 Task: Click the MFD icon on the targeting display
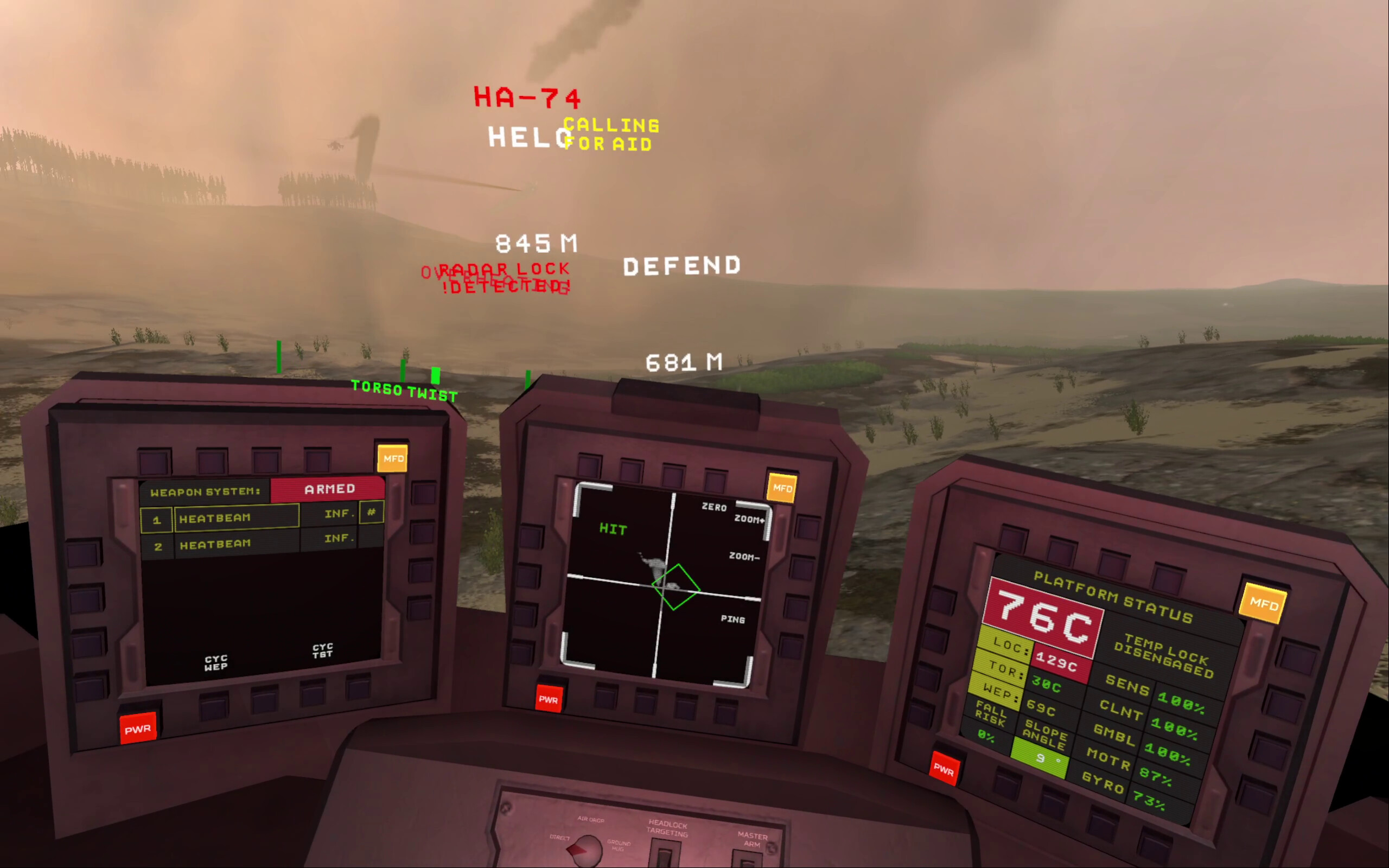tap(781, 487)
